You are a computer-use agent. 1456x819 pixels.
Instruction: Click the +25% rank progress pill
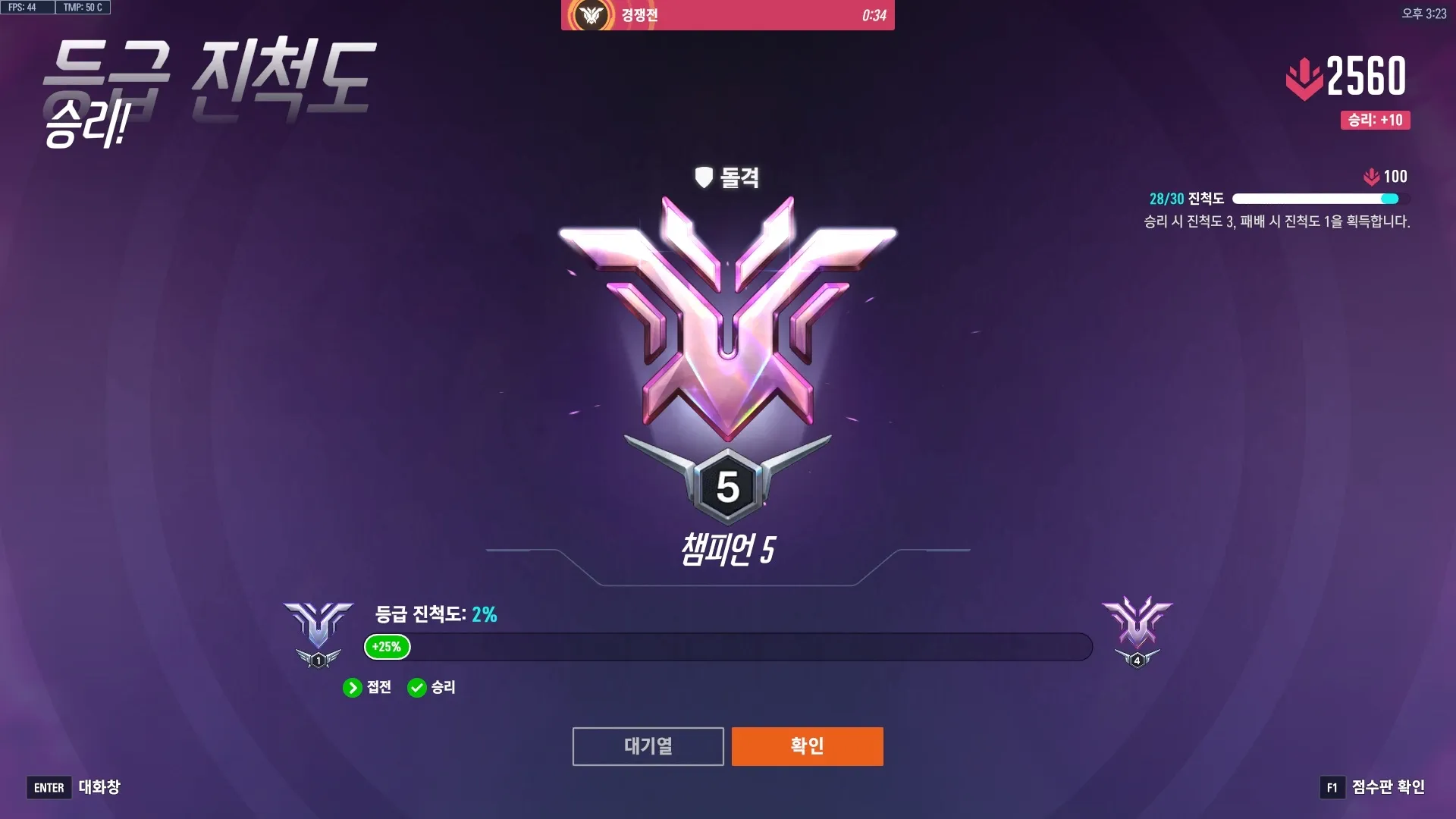click(x=386, y=648)
